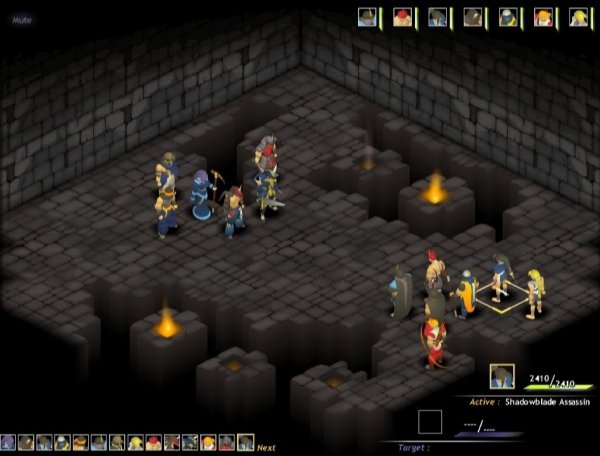600x456 pixels.
Task: Select the highlighted turn-order portrait beside Next
Action: (245, 442)
